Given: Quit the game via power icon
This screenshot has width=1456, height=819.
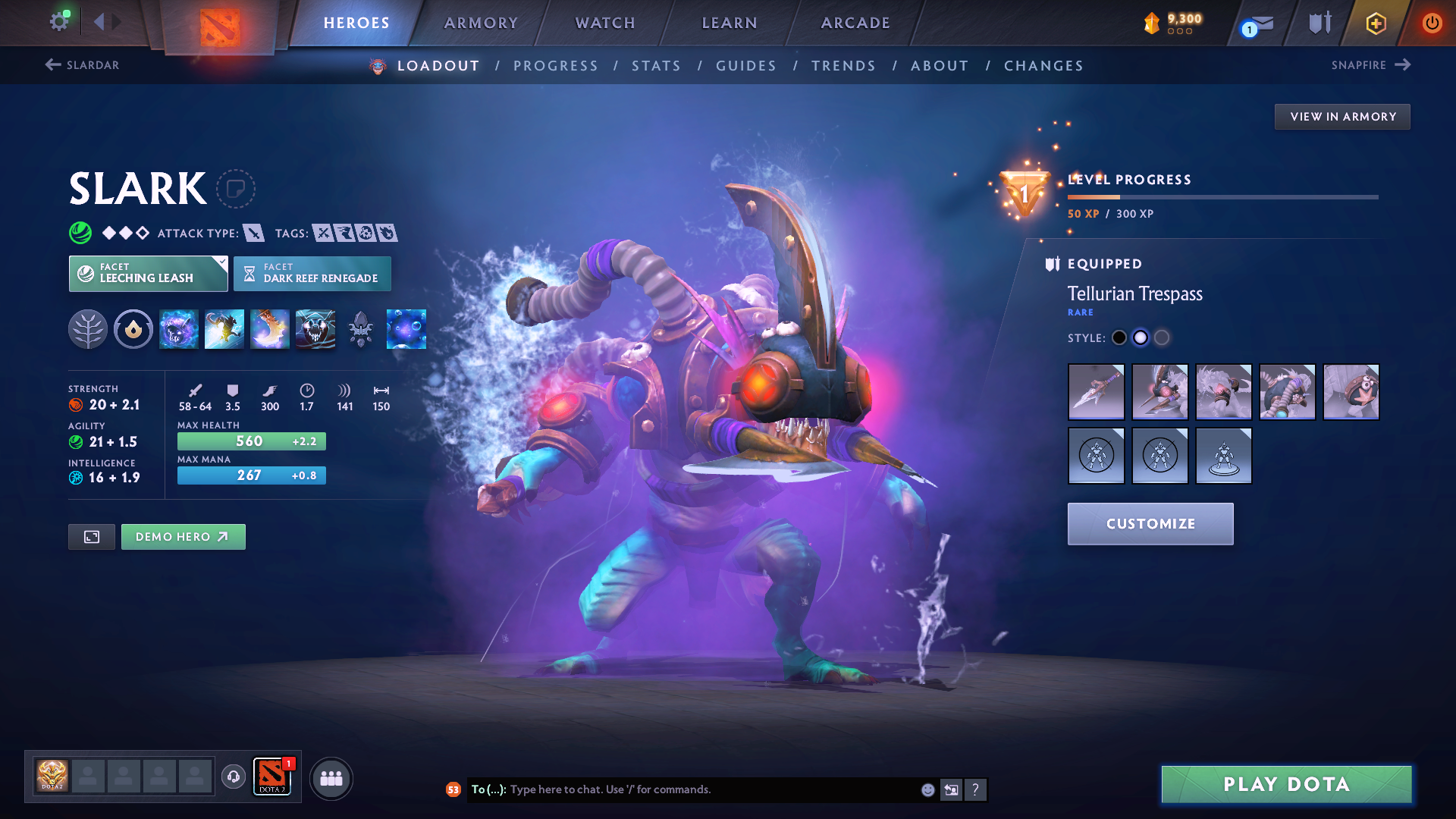Looking at the screenshot, I should (x=1432, y=23).
